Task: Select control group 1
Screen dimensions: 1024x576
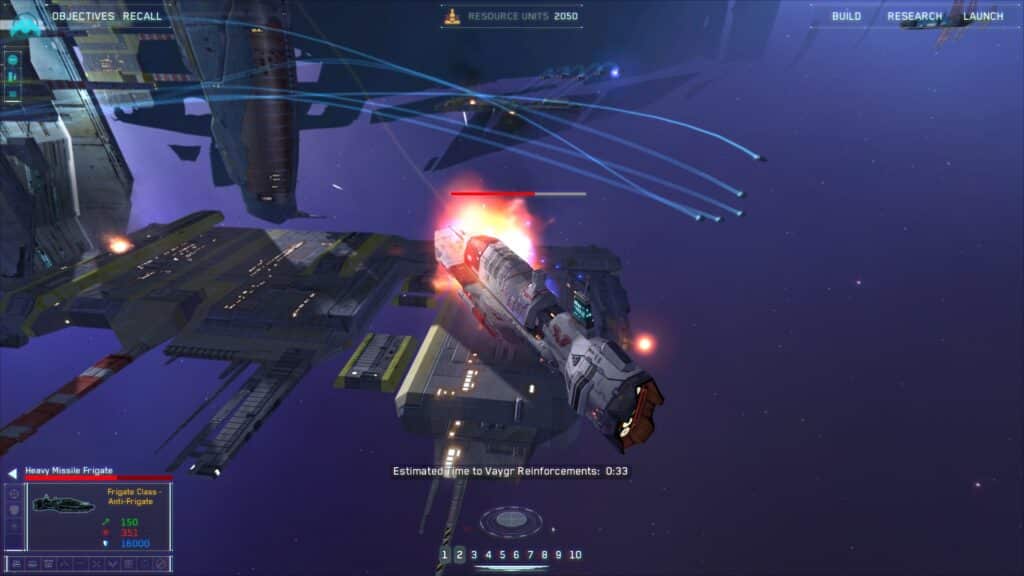Action: (x=445, y=555)
